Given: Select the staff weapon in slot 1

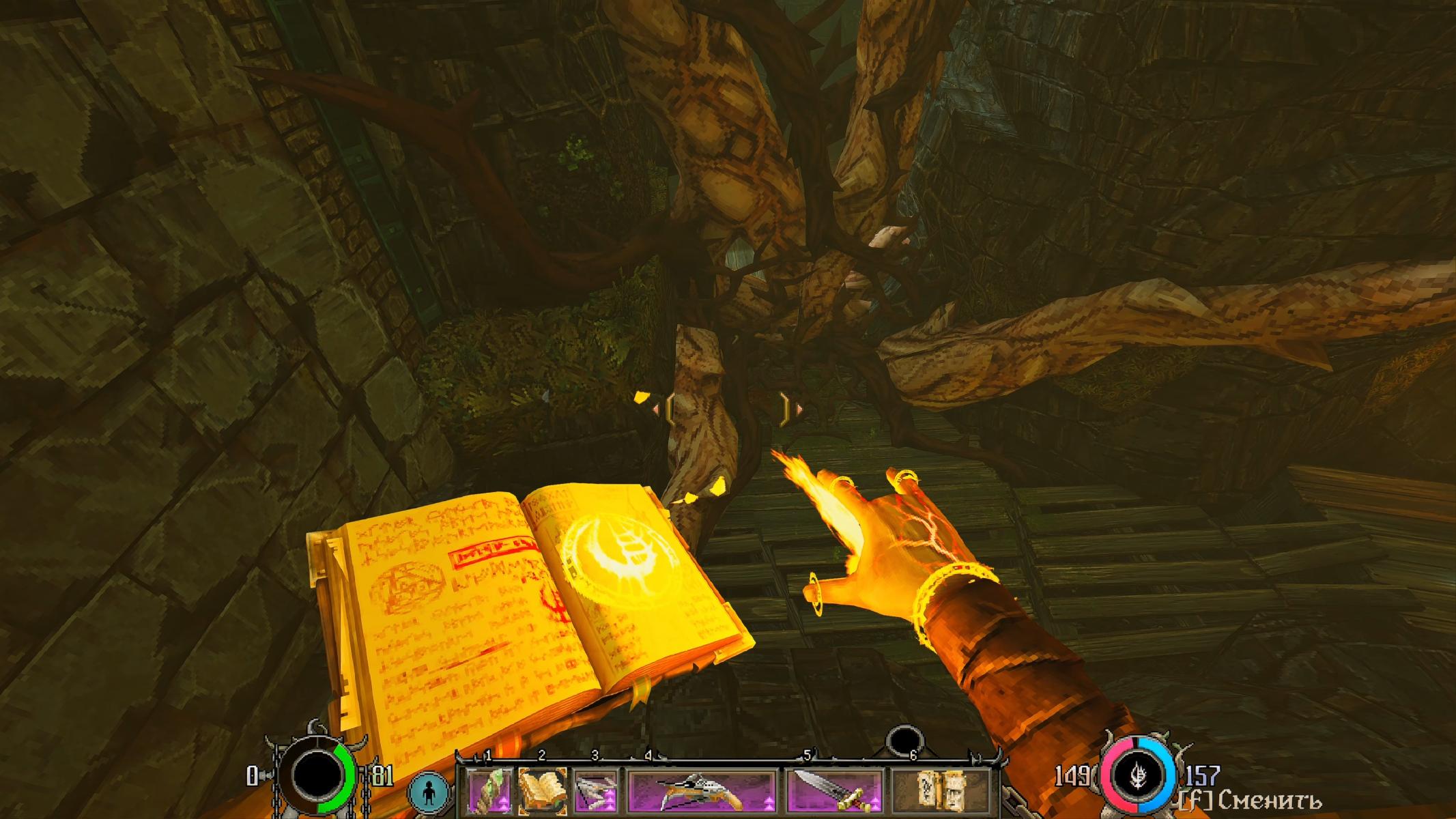Looking at the screenshot, I should pos(489,792).
